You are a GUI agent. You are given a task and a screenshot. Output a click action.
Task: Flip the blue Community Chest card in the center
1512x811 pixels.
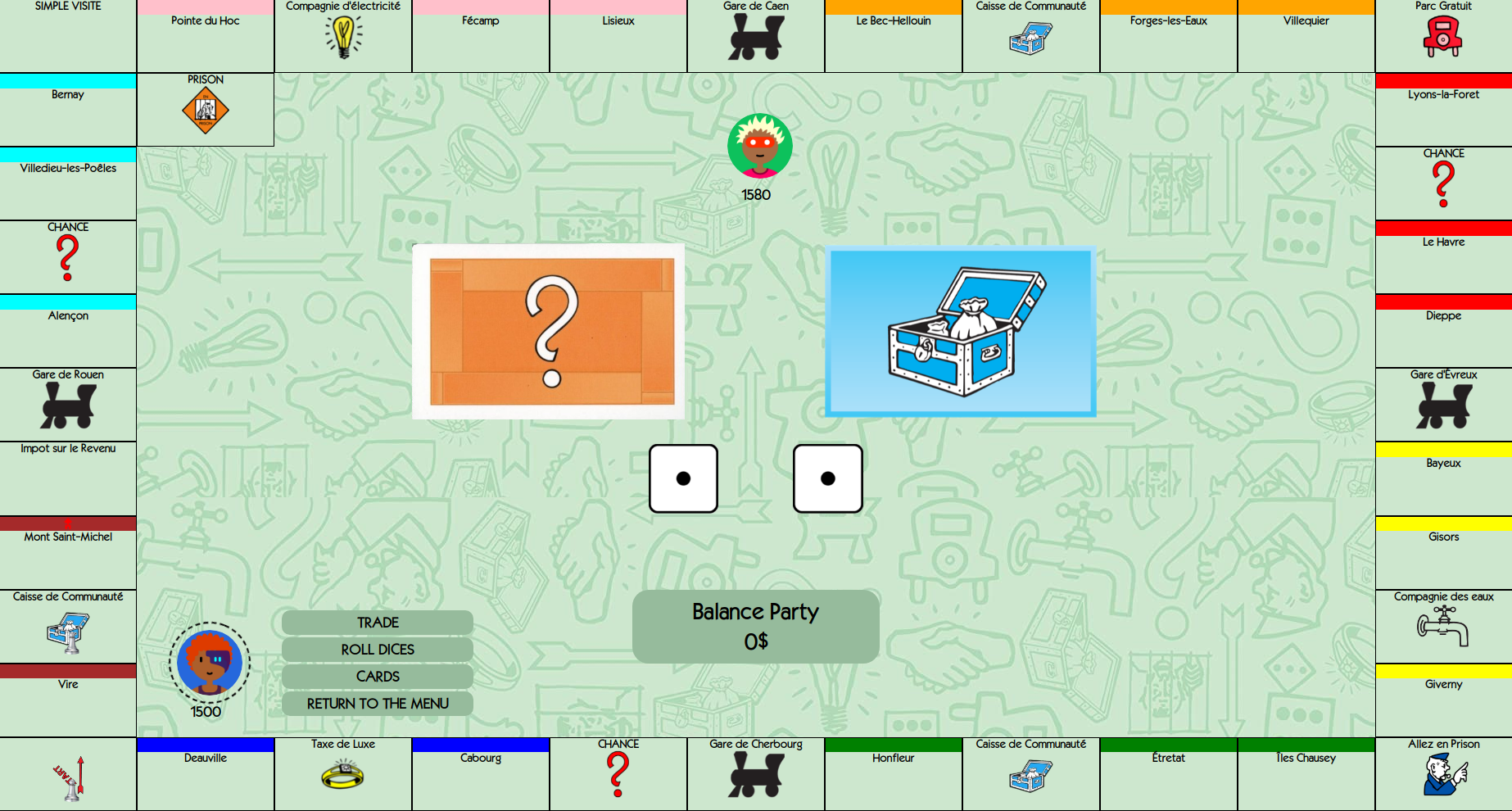pos(961,333)
